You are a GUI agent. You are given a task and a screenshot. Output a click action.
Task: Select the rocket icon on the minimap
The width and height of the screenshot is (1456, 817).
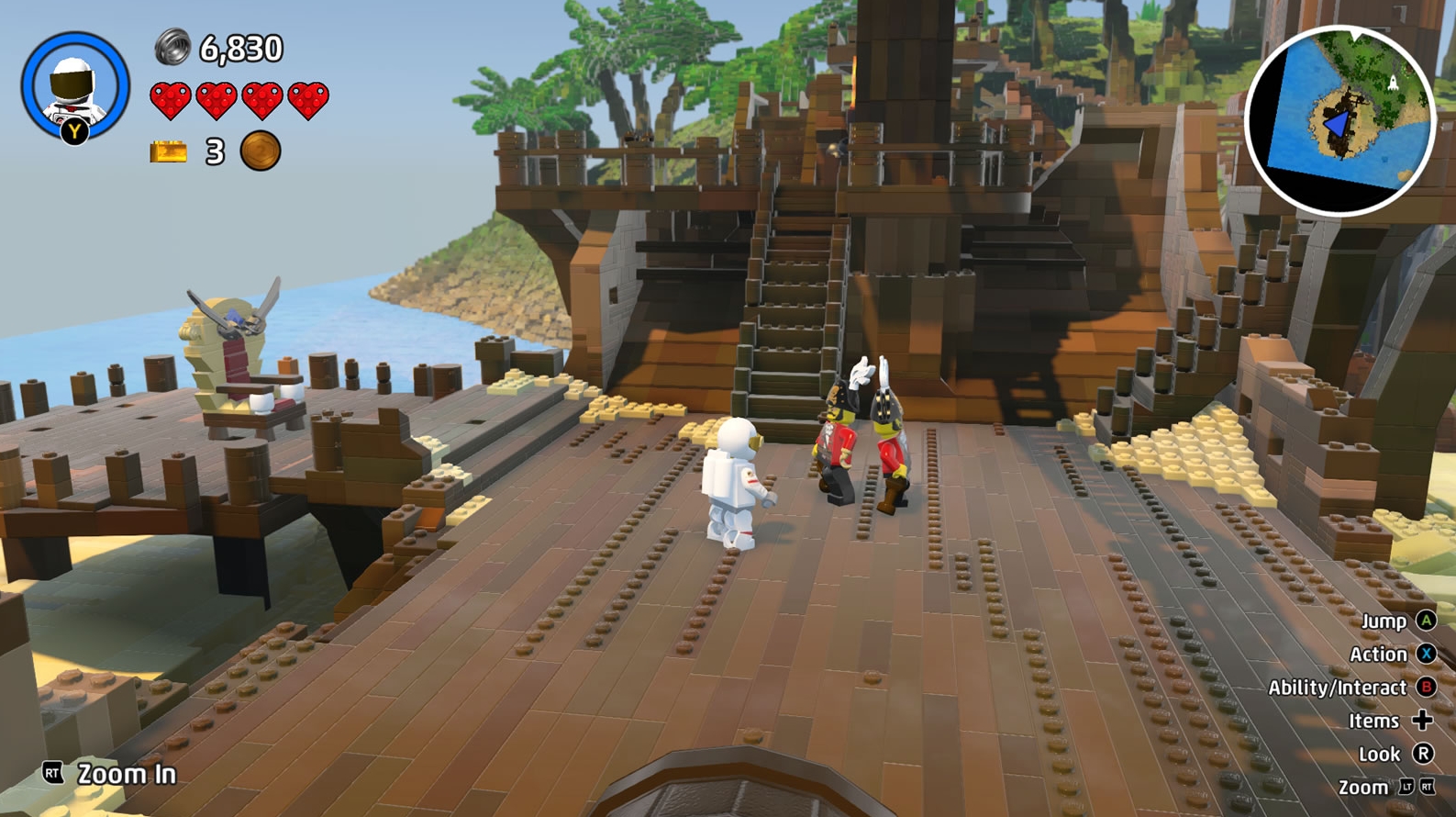1393,82
